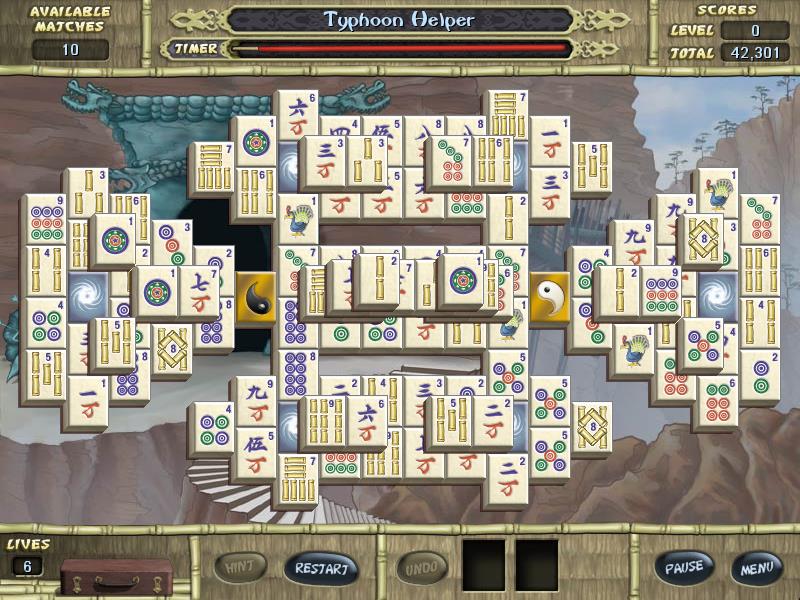The image size is (800, 600).
Task: Restart the current mahjong layout
Action: (321, 568)
